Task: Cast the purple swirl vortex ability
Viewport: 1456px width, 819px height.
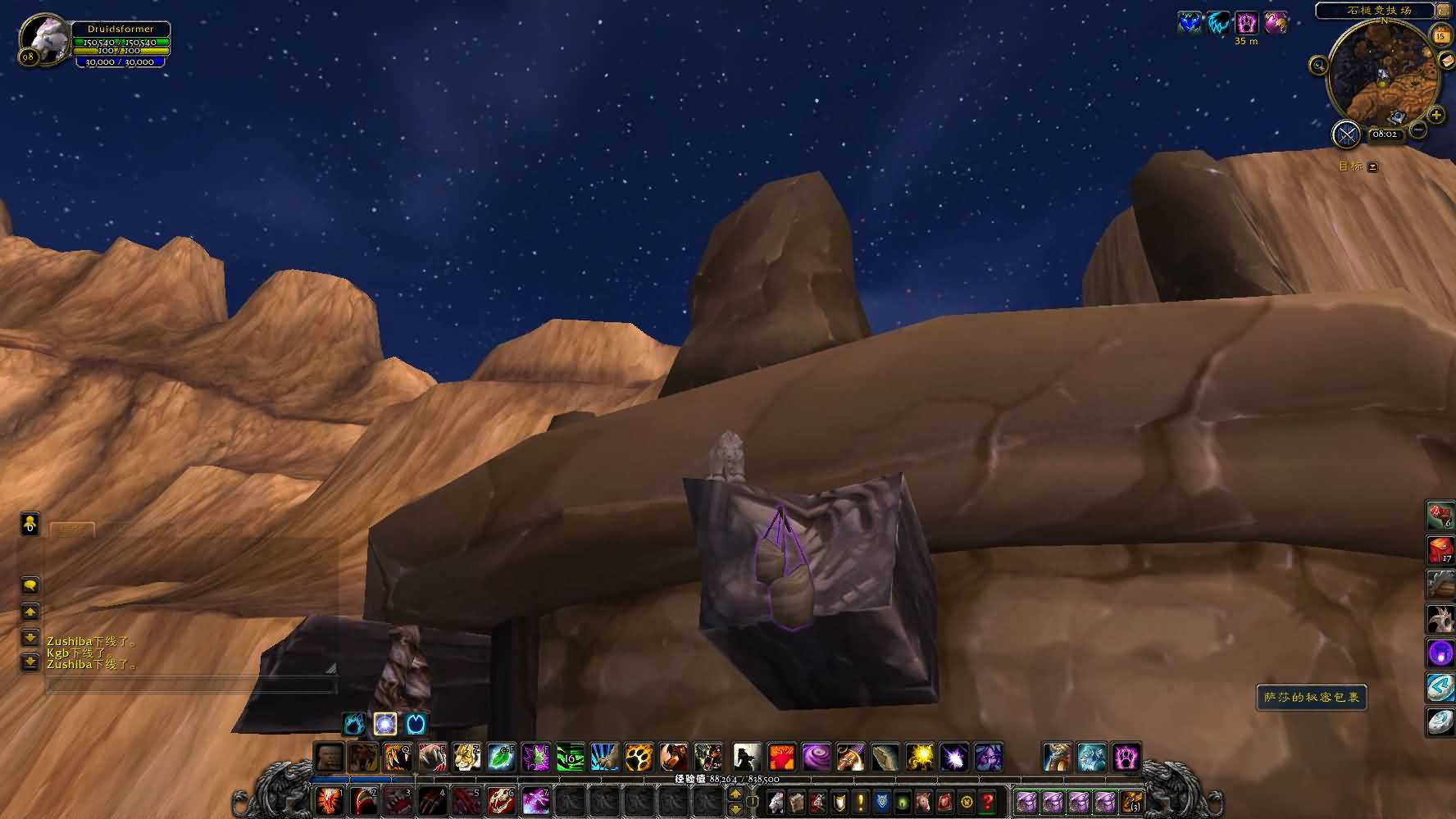Action: 816,757
